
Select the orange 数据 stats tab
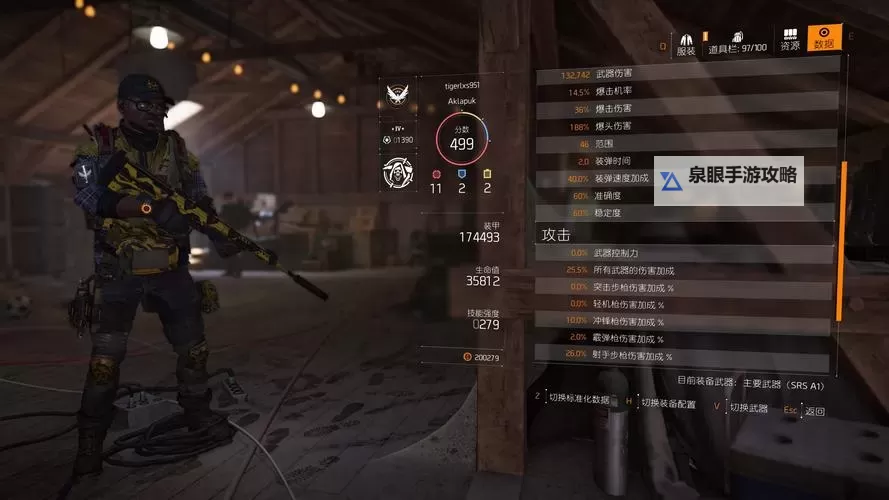[x=824, y=40]
